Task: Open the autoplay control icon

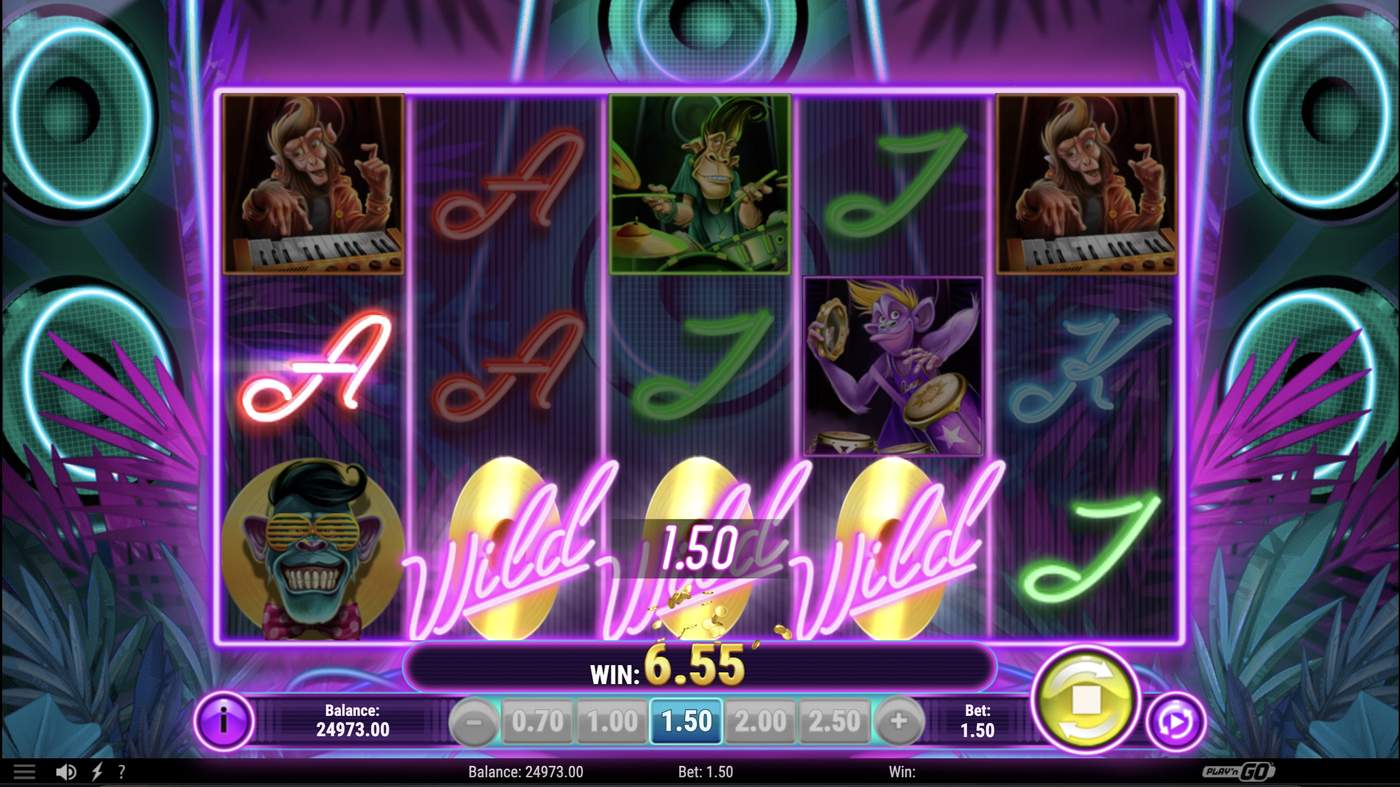Action: coord(1178,719)
